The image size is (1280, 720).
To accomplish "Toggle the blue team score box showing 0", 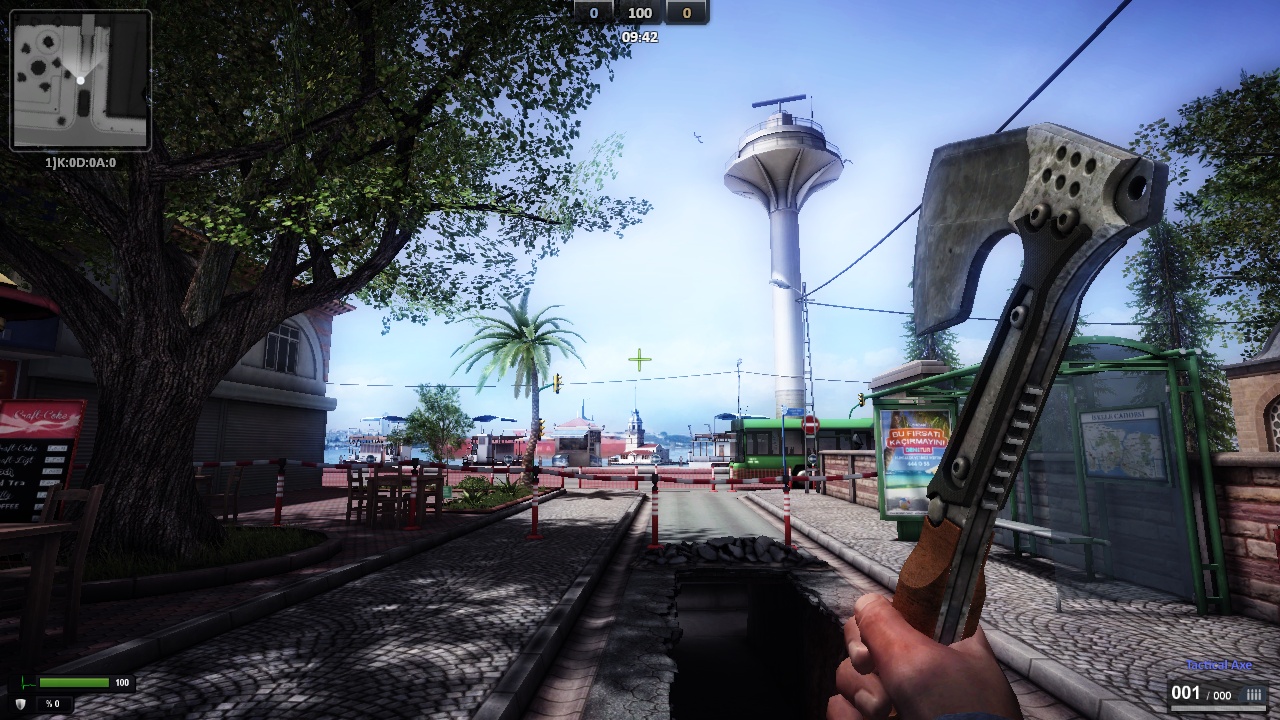I will [x=592, y=13].
